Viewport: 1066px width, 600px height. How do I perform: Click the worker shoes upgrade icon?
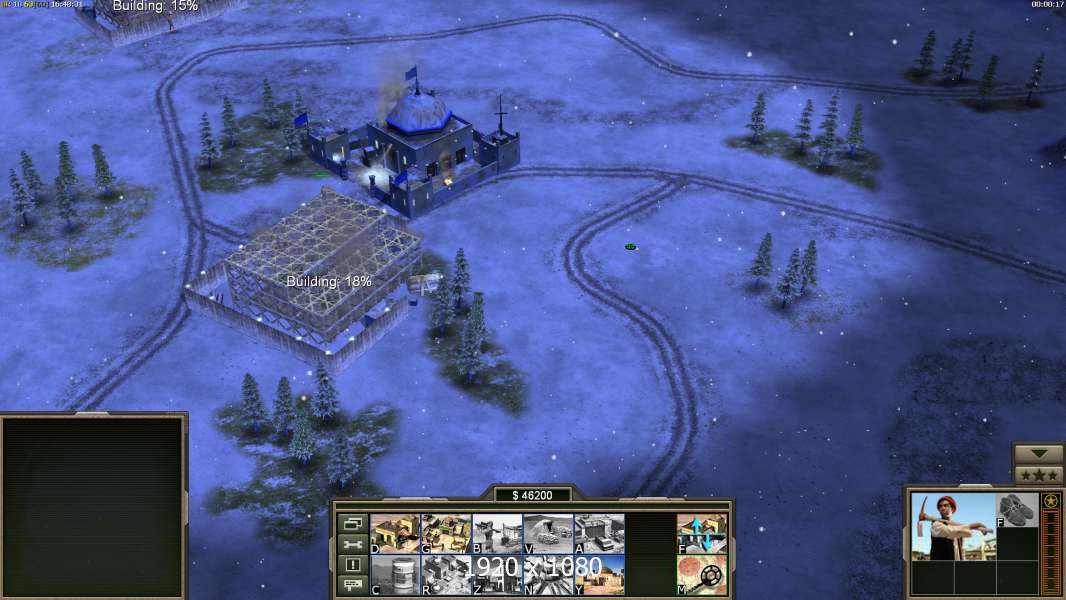[1017, 510]
